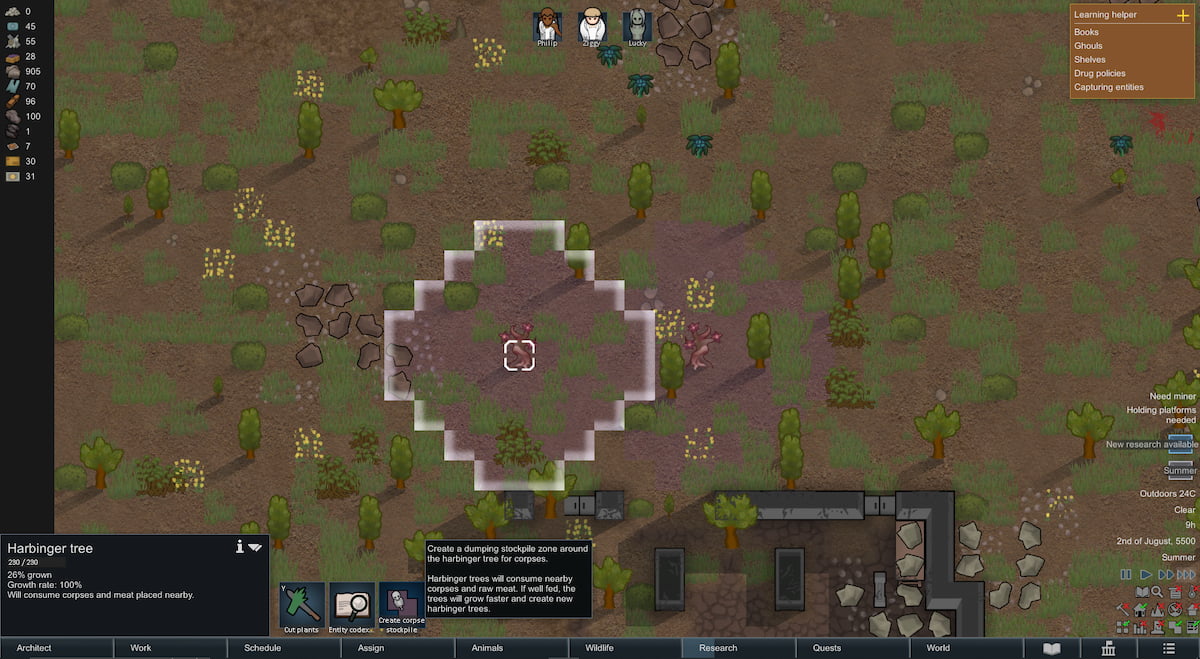
Task: Create corpse stockpile around the harbinger tree
Action: [x=400, y=606]
